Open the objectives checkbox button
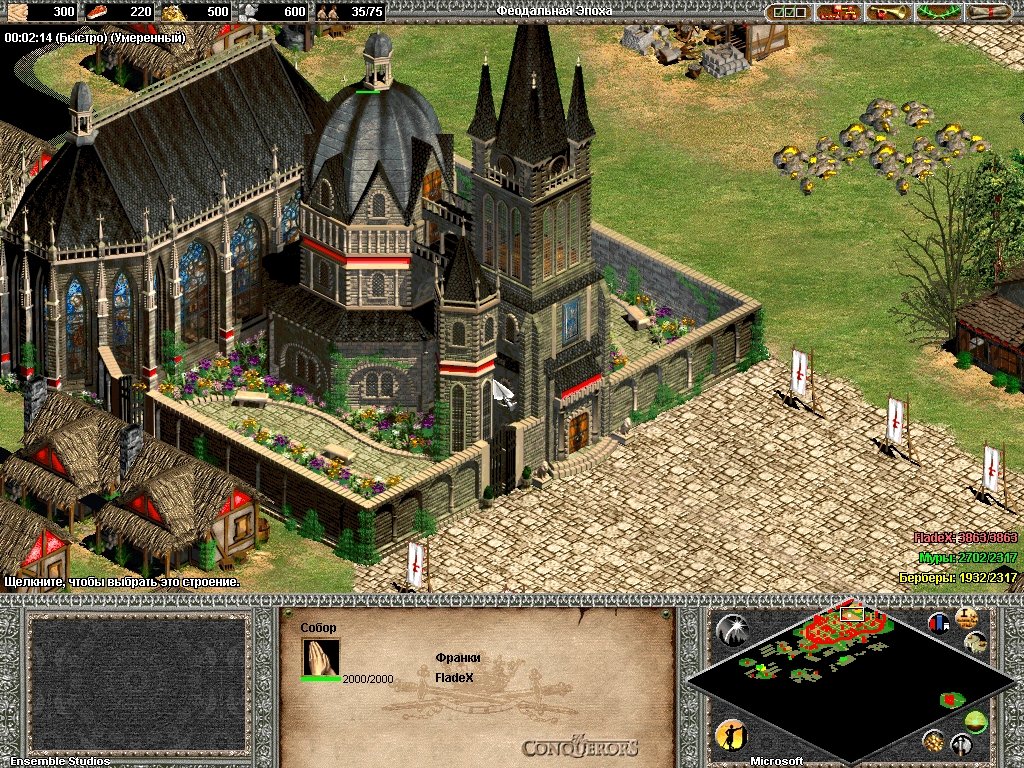The width and height of the screenshot is (1024, 768). (787, 12)
